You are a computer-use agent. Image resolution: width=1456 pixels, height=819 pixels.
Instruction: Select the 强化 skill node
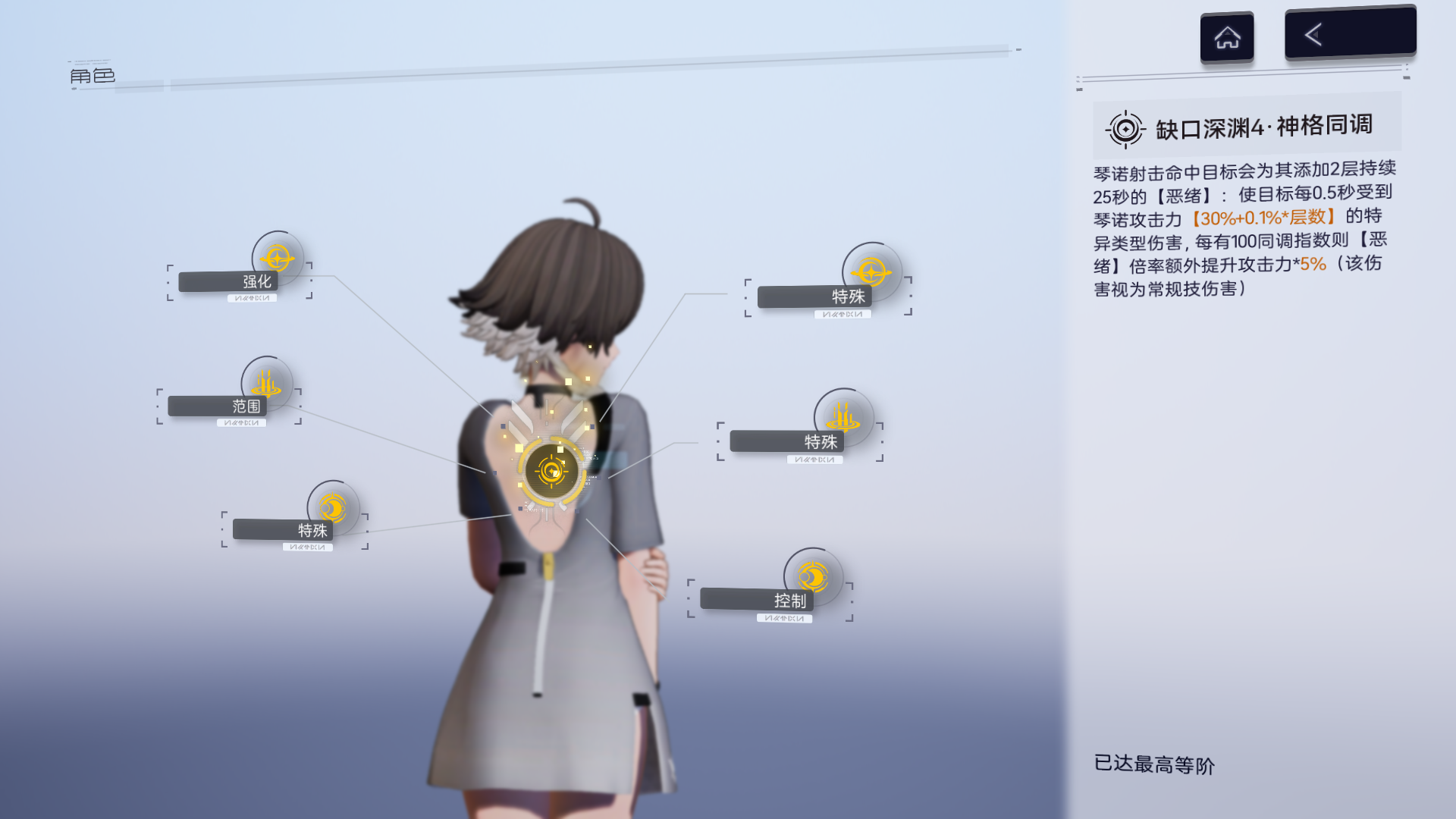tap(278, 258)
